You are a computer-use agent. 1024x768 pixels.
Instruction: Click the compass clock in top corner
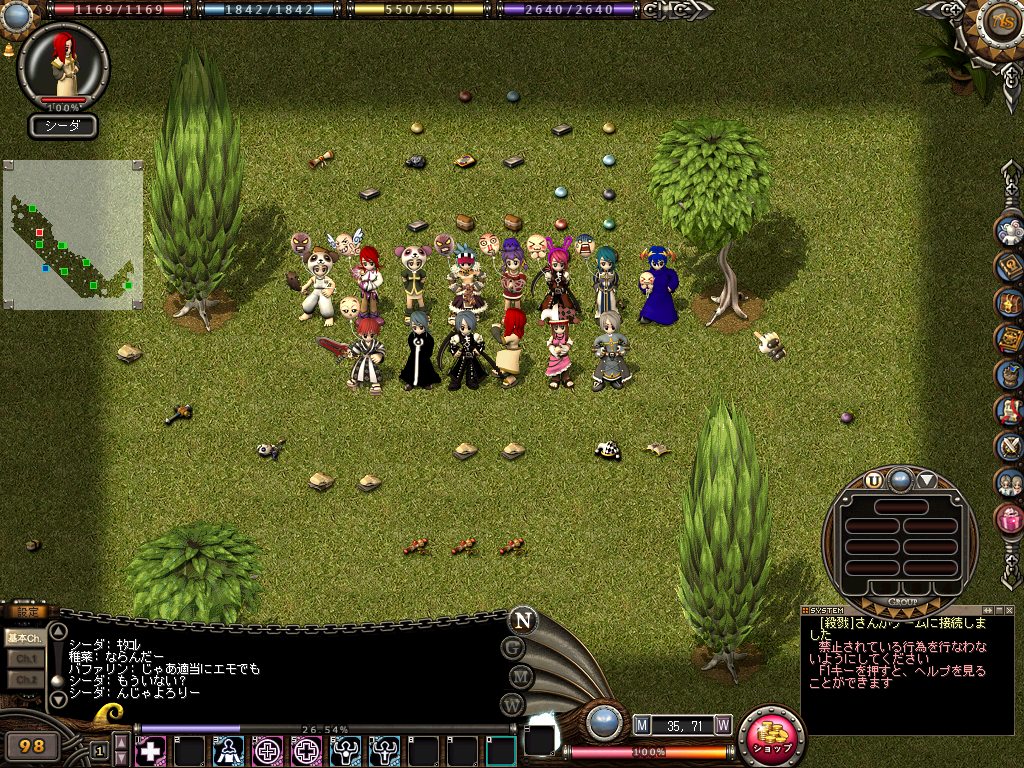point(1000,21)
